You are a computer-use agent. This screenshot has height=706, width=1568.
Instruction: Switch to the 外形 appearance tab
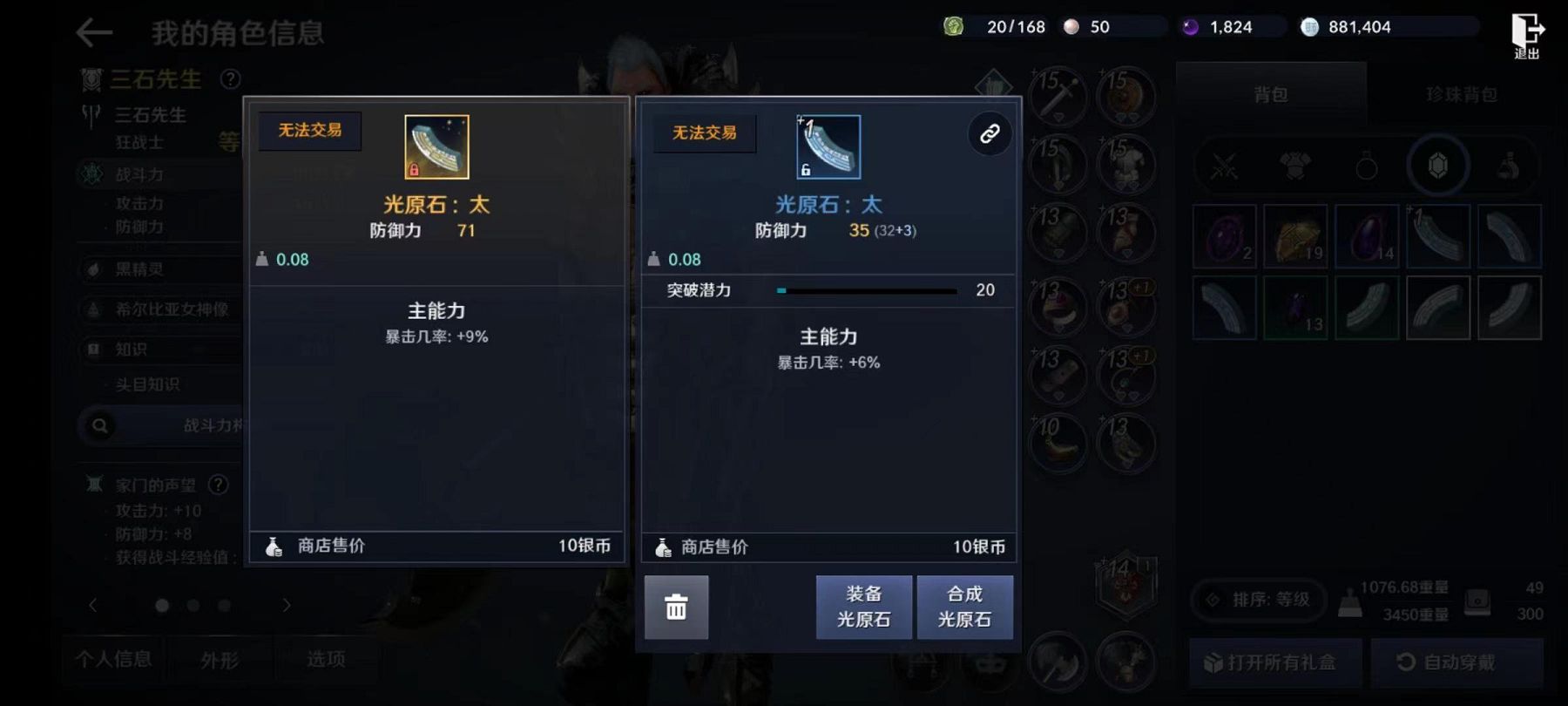coord(220,660)
